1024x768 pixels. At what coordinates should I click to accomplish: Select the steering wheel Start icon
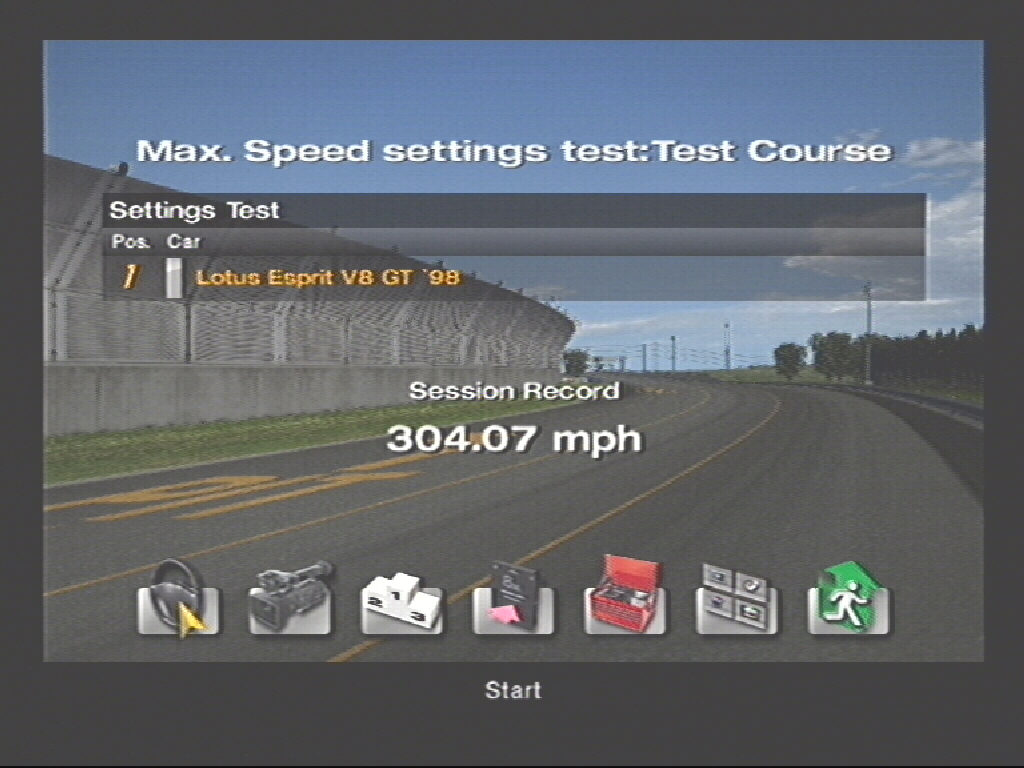178,599
